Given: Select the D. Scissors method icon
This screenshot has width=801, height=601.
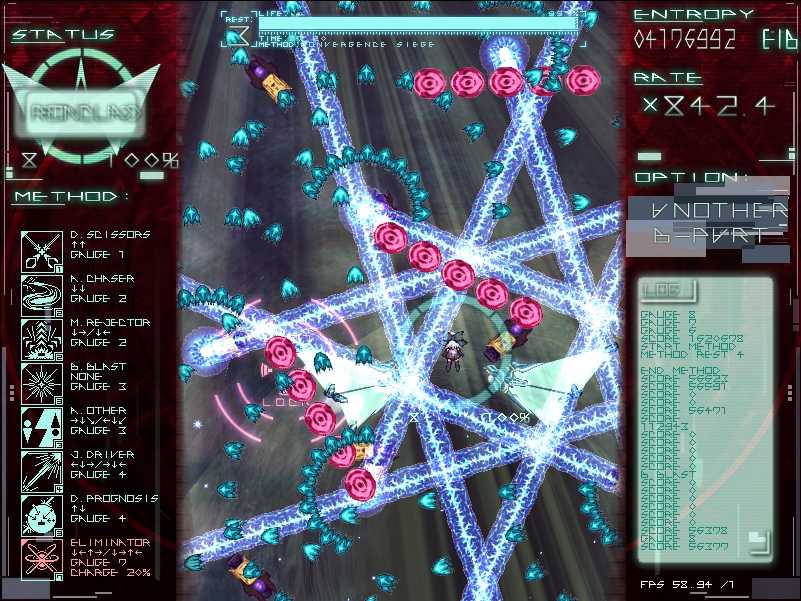Looking at the screenshot, I should pyautogui.click(x=40, y=251).
